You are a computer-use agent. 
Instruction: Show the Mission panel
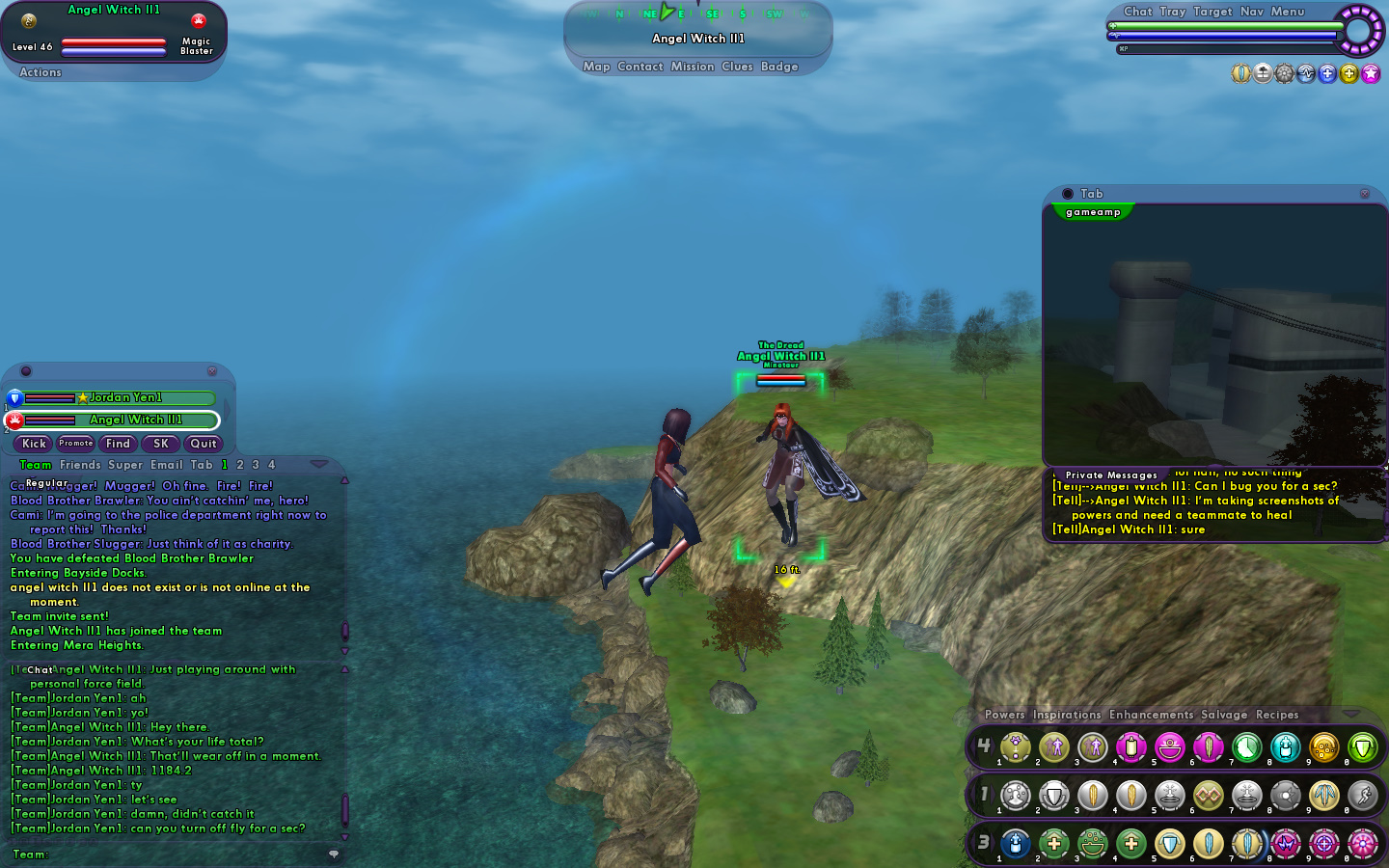pos(692,67)
